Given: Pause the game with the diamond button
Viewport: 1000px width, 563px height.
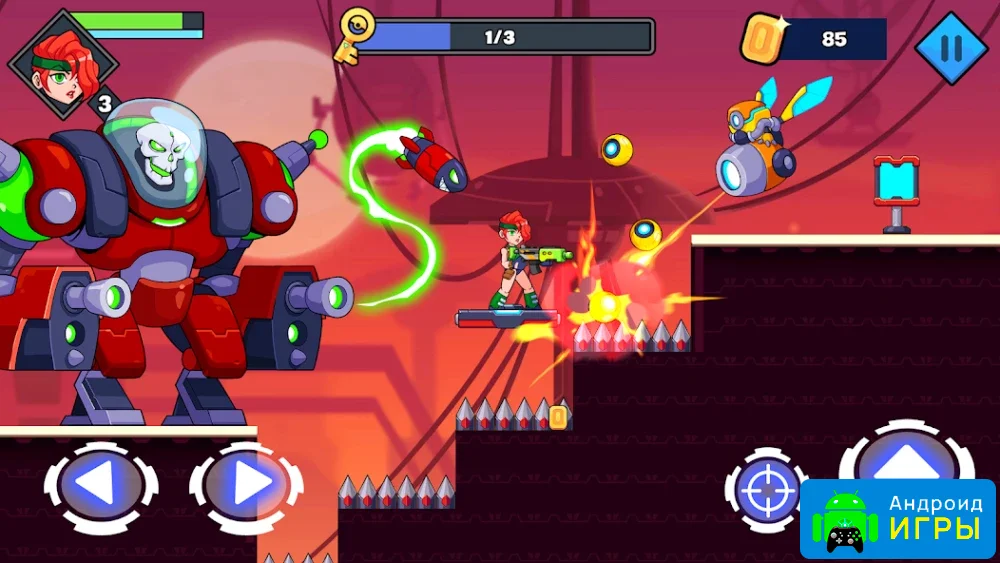Looking at the screenshot, I should [950, 47].
